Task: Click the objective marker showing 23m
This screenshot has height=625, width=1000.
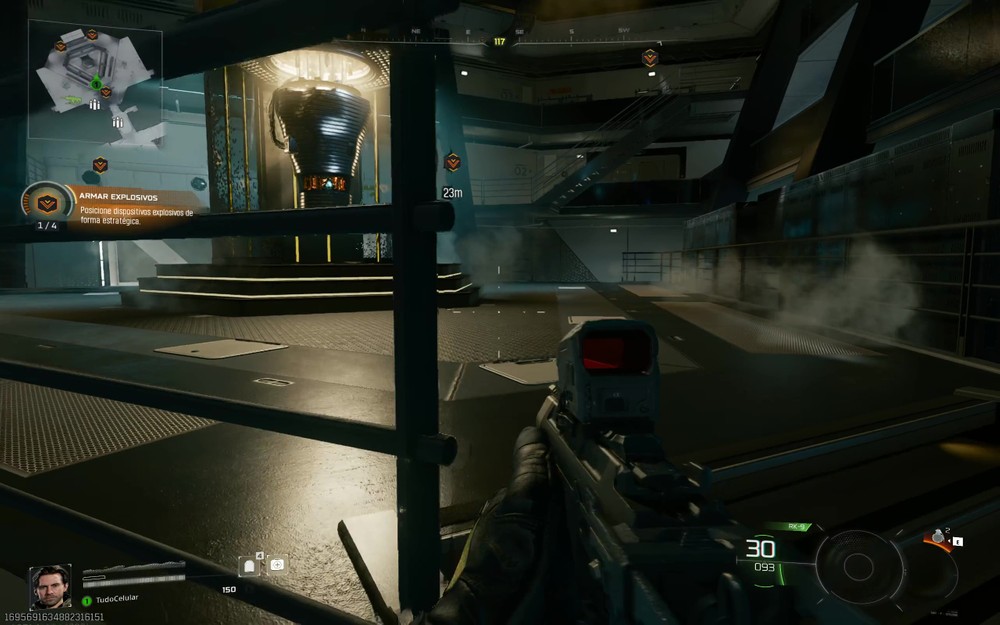Action: tap(452, 161)
